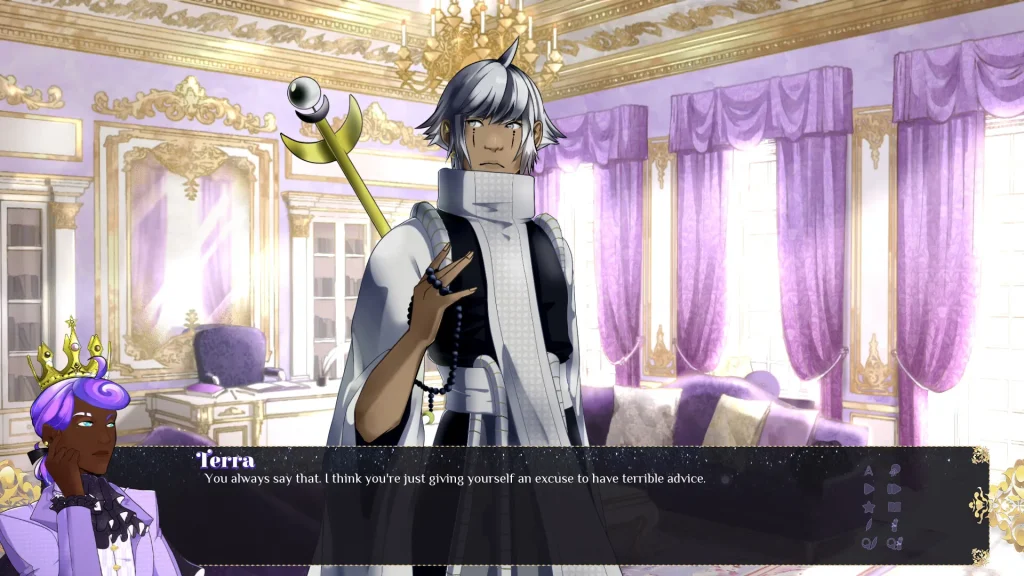Click the Q with scroll icon
The height and width of the screenshot is (576, 1024).
[894, 543]
